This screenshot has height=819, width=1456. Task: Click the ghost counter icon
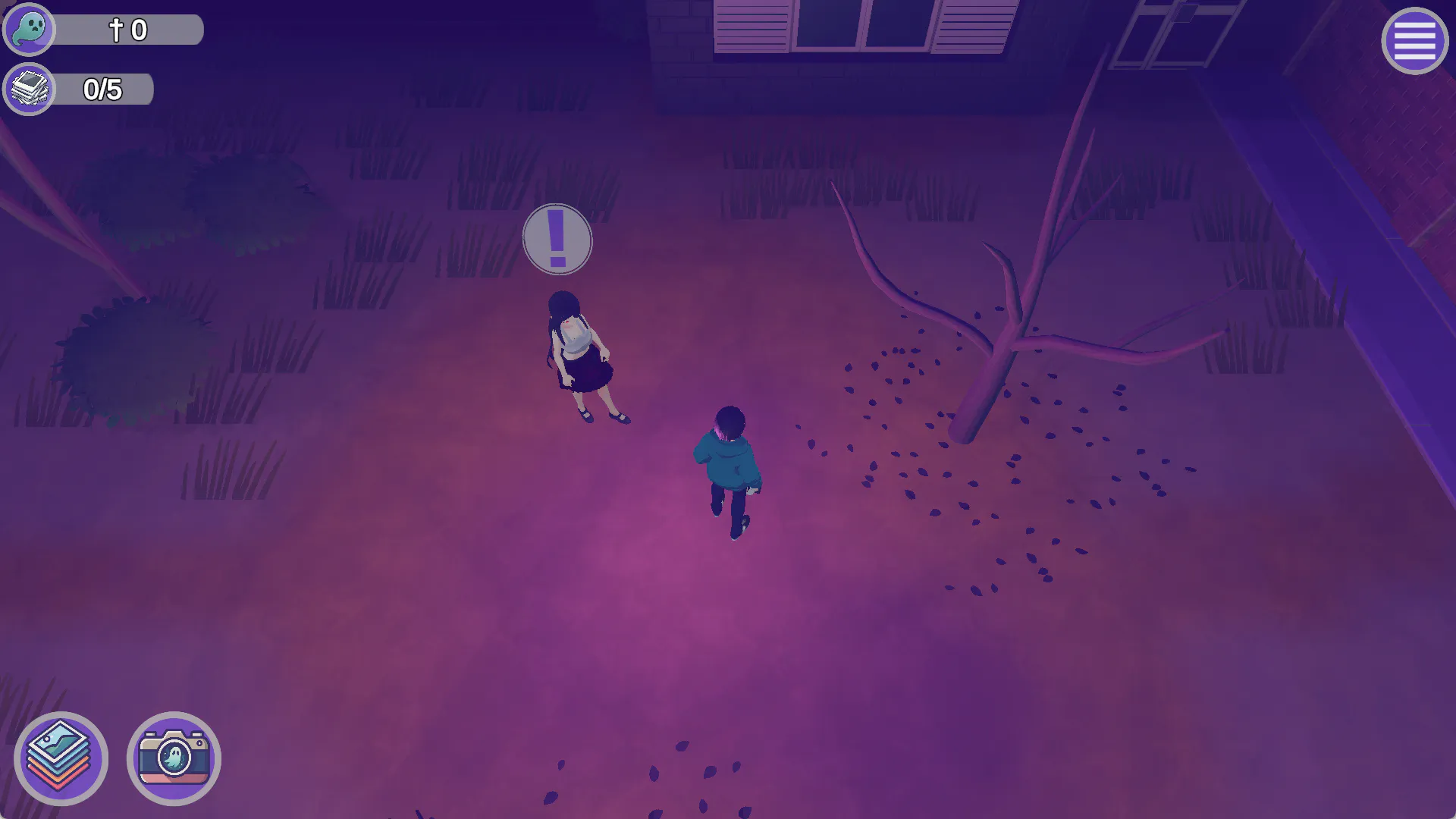[x=30, y=30]
